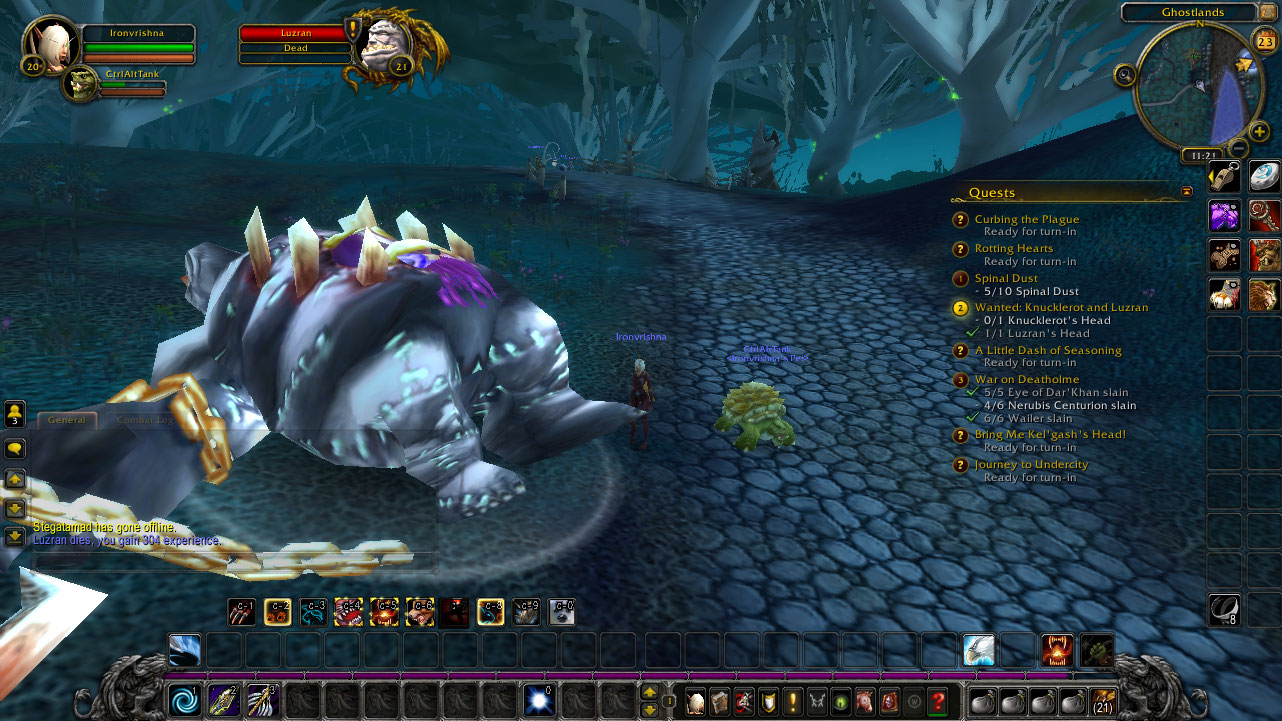The image size is (1282, 721).
Task: Toggle the minimap tracking magnifier
Action: (1125, 74)
